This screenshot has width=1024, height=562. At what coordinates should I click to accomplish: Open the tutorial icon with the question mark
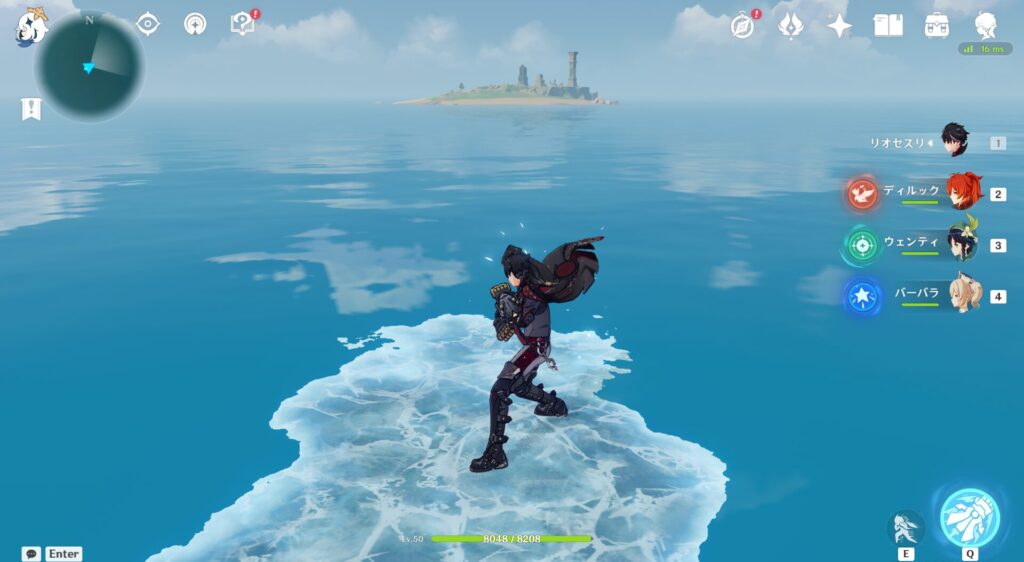[x=242, y=23]
